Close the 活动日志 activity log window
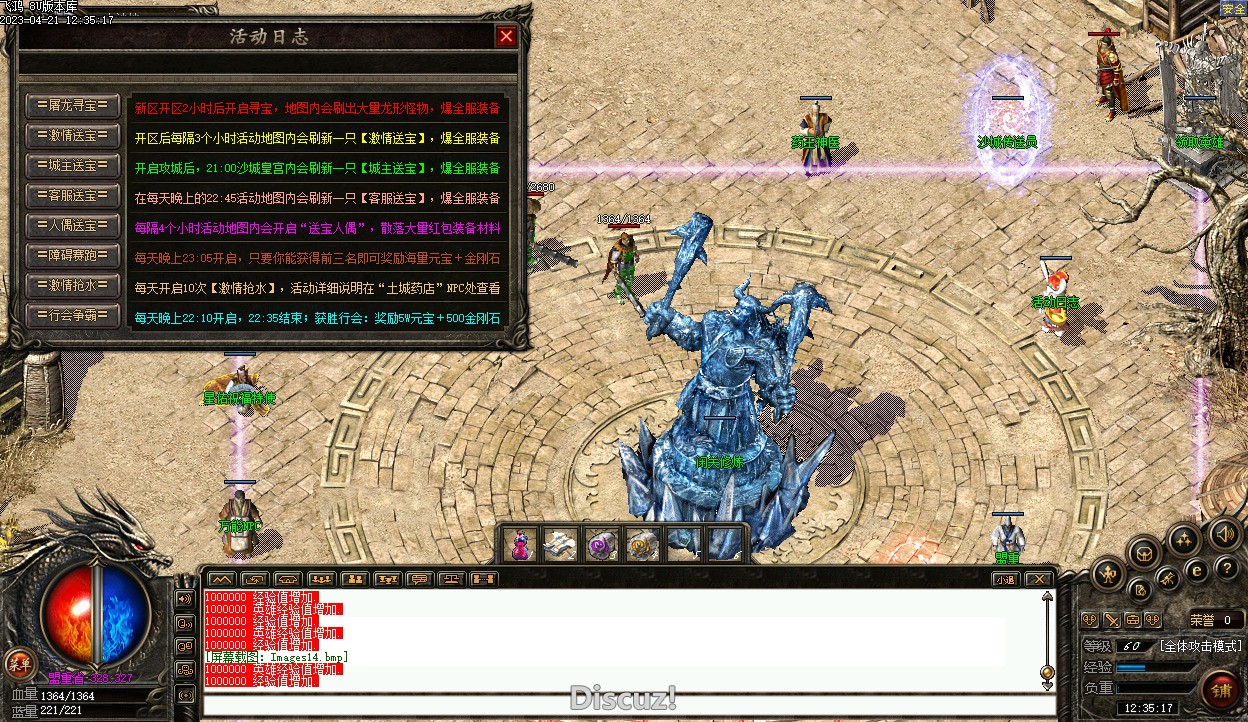Image resolution: width=1248 pixels, height=722 pixels. tap(507, 37)
